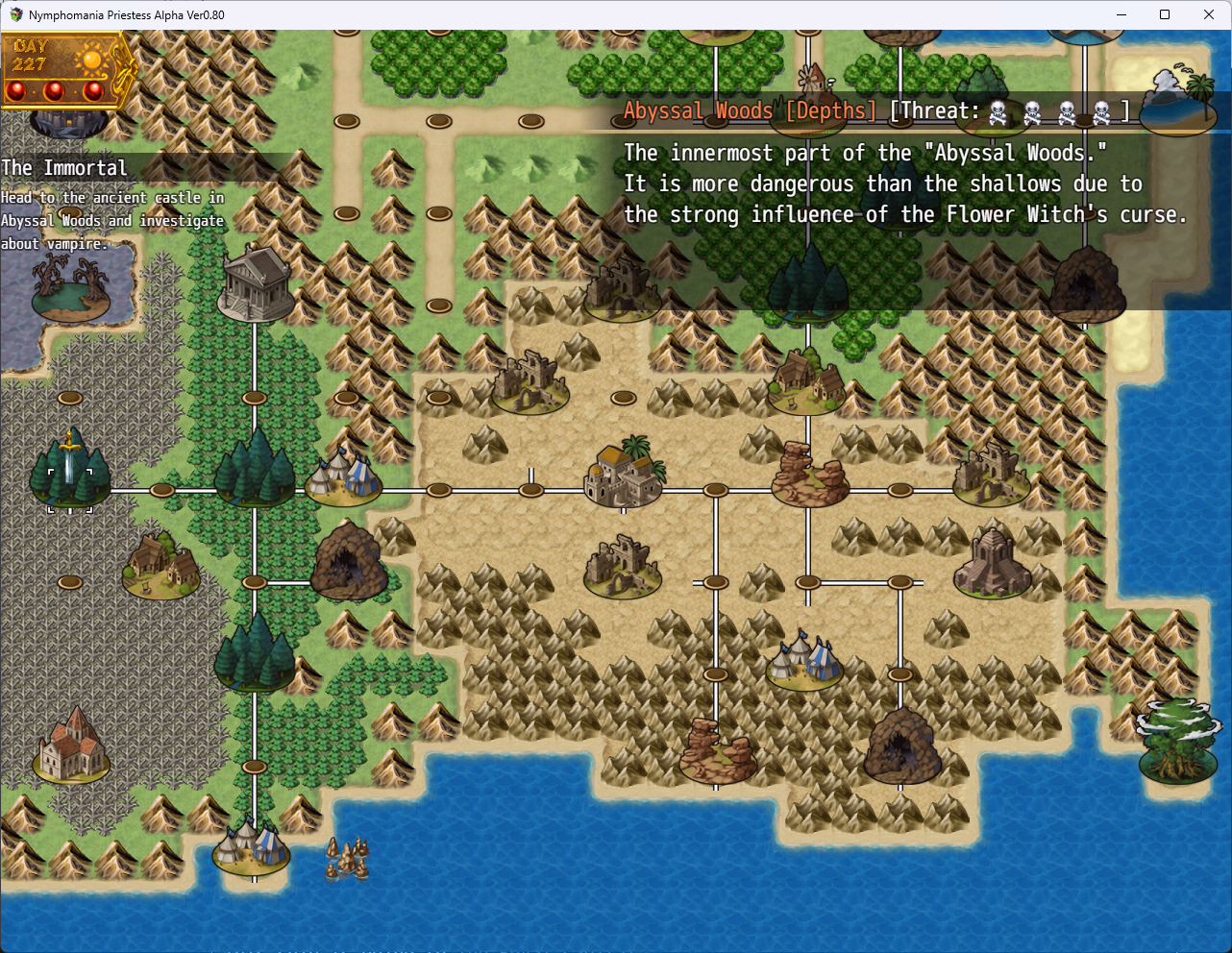
Task: Select the cloudy palm tree island node
Action: coord(1178,100)
